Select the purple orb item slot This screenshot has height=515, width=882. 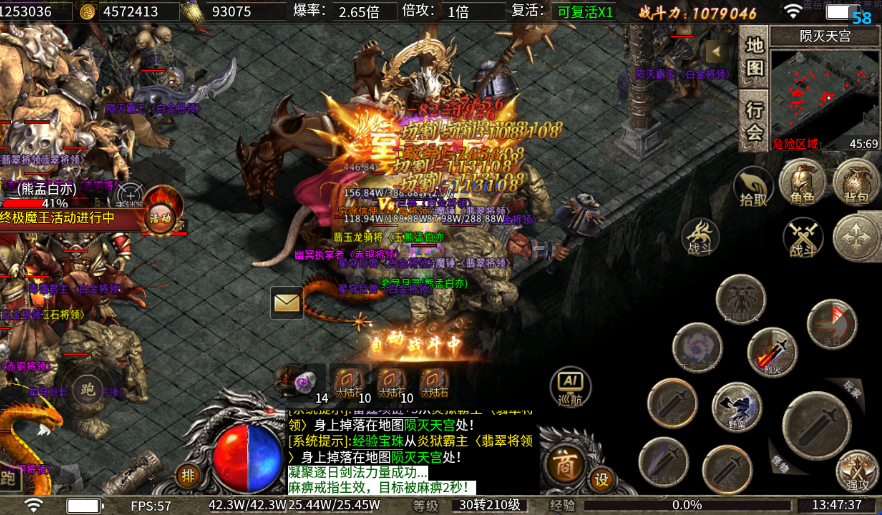coord(301,382)
